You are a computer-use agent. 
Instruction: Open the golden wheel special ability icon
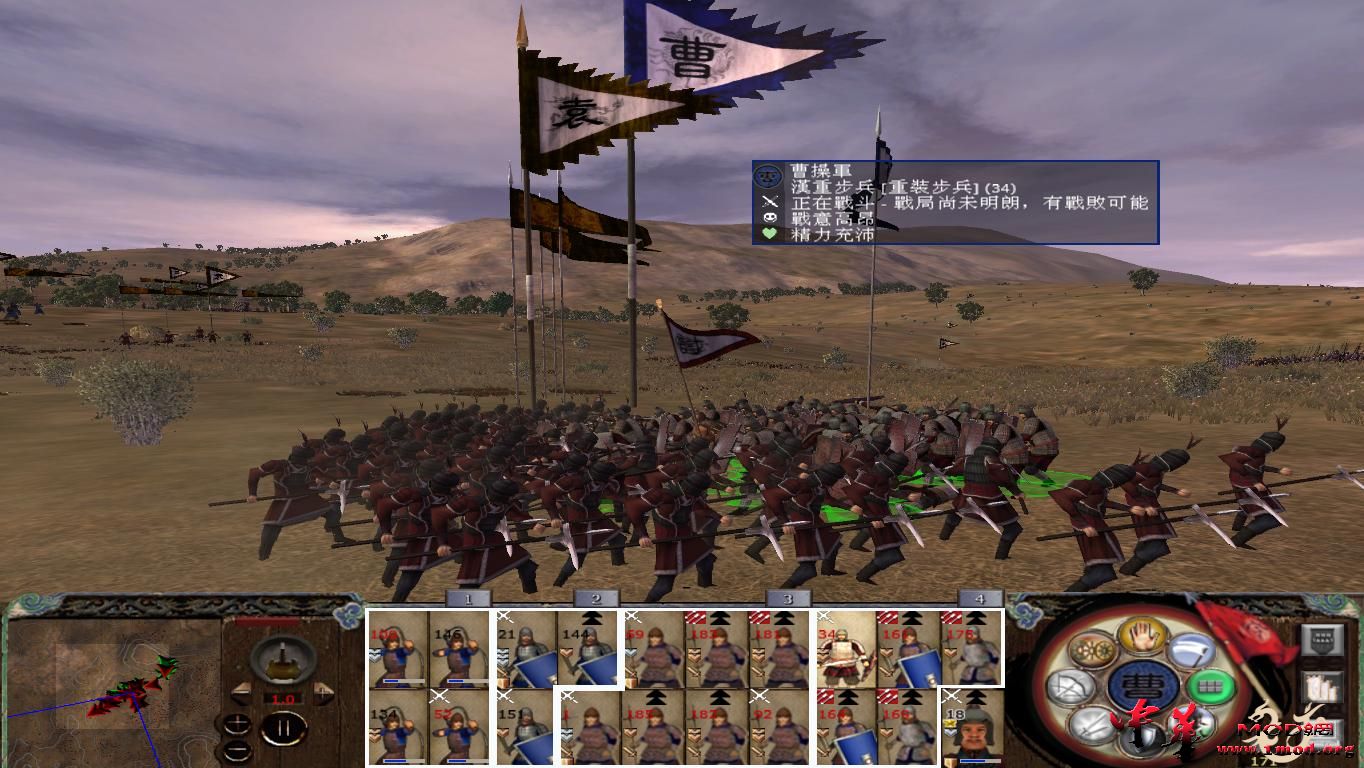click(x=1092, y=647)
